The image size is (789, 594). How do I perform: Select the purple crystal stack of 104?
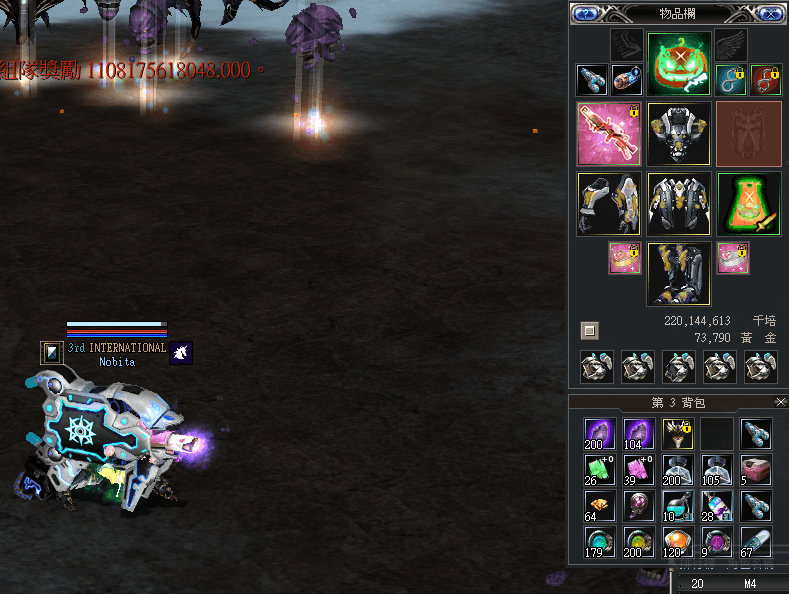(x=639, y=434)
